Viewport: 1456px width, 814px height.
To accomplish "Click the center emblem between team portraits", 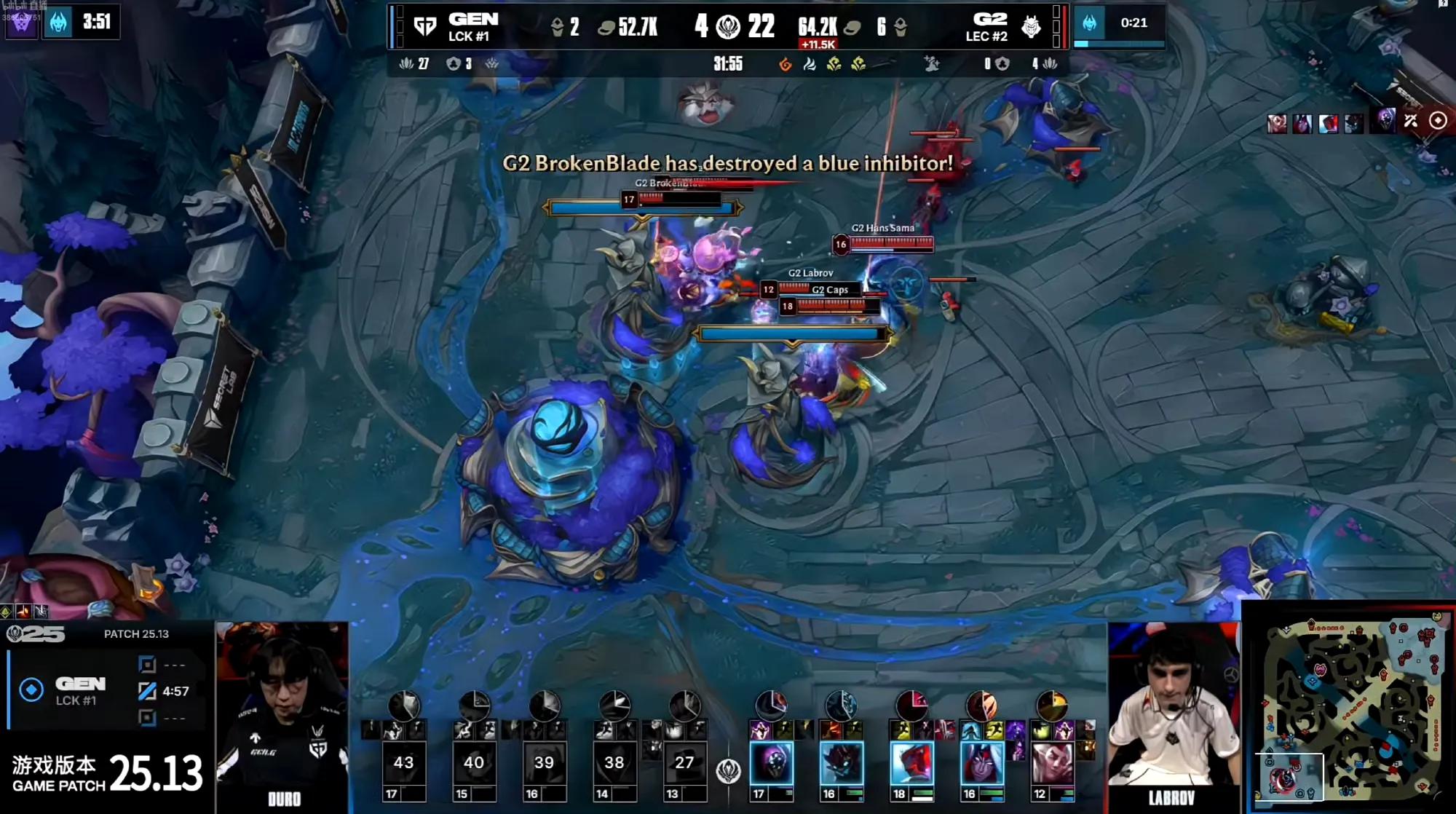I will click(728, 771).
